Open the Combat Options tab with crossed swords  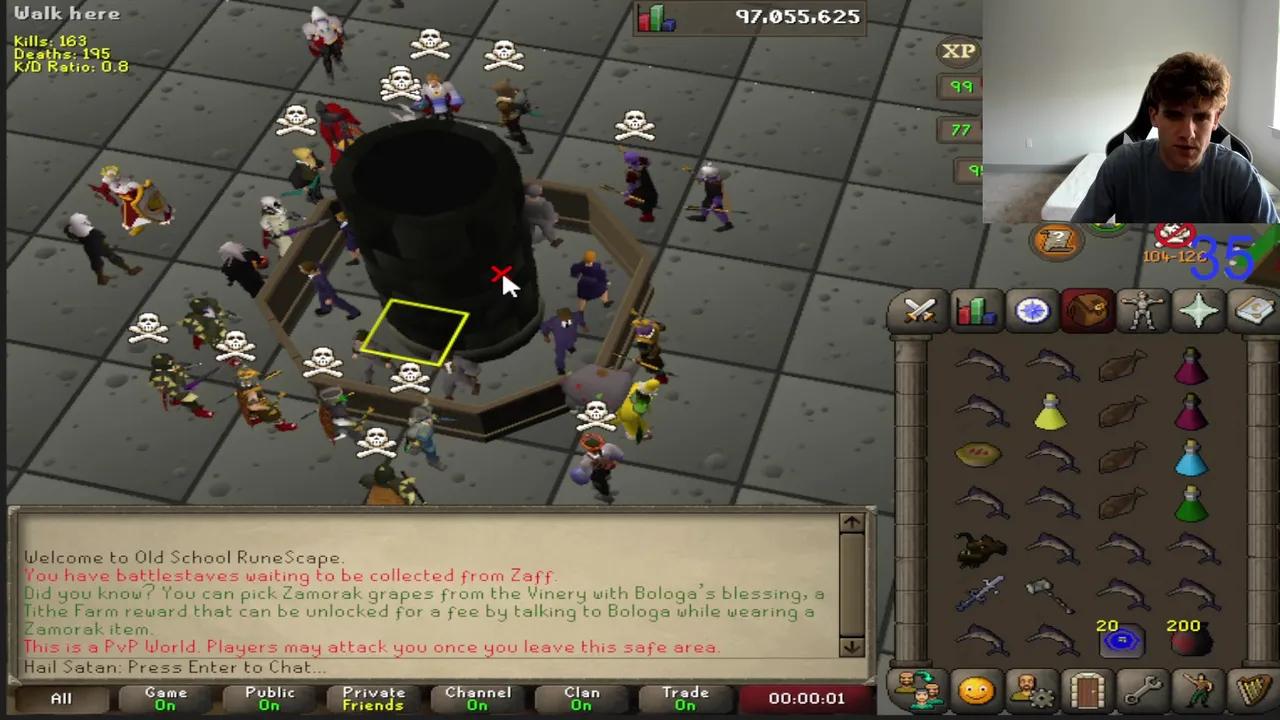click(x=918, y=311)
